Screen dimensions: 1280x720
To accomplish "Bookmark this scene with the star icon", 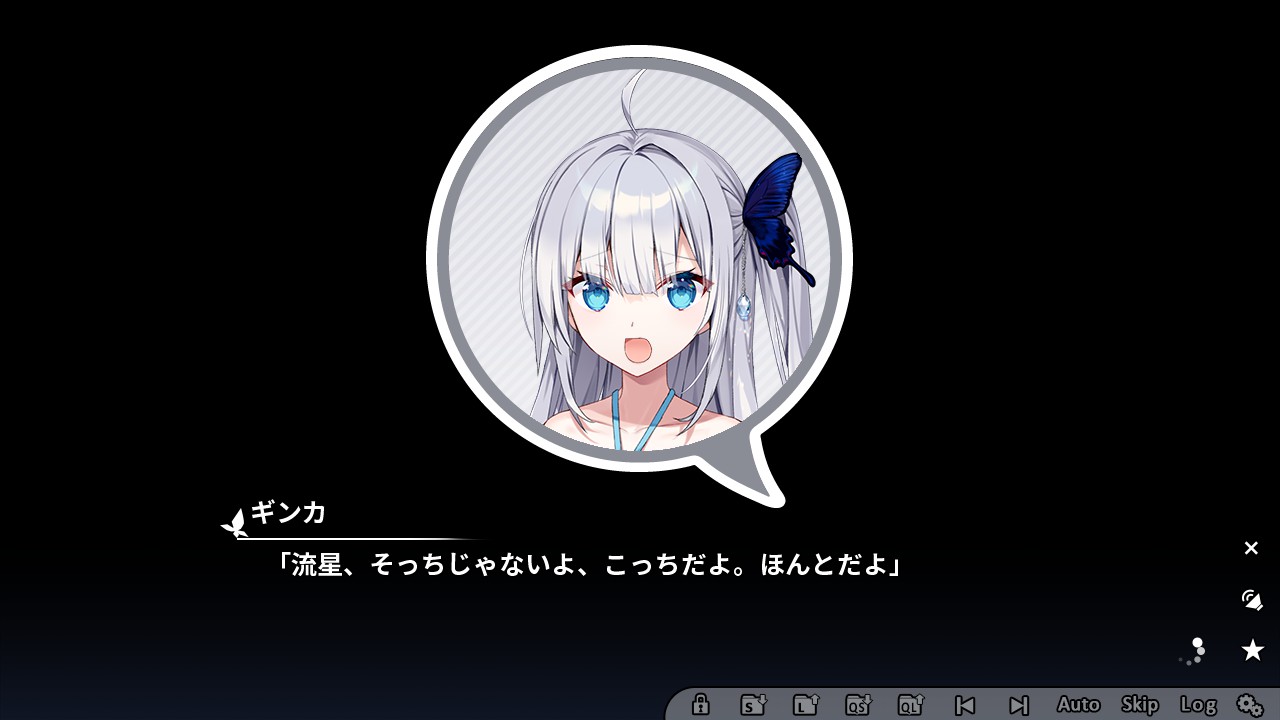I will click(x=1253, y=649).
